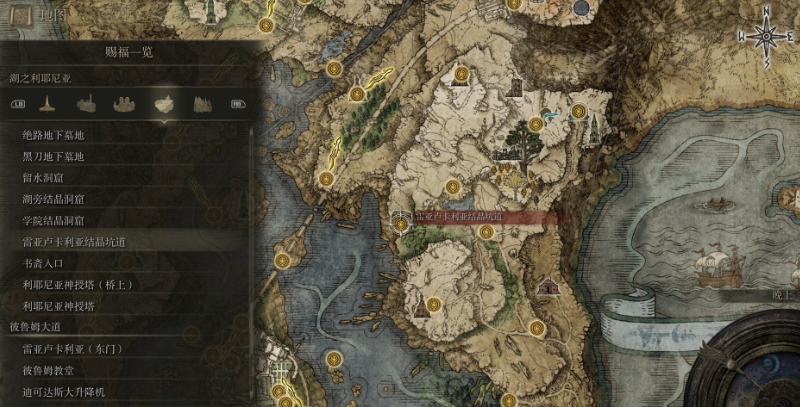Click the compass rose on the map

pyautogui.click(x=766, y=38)
